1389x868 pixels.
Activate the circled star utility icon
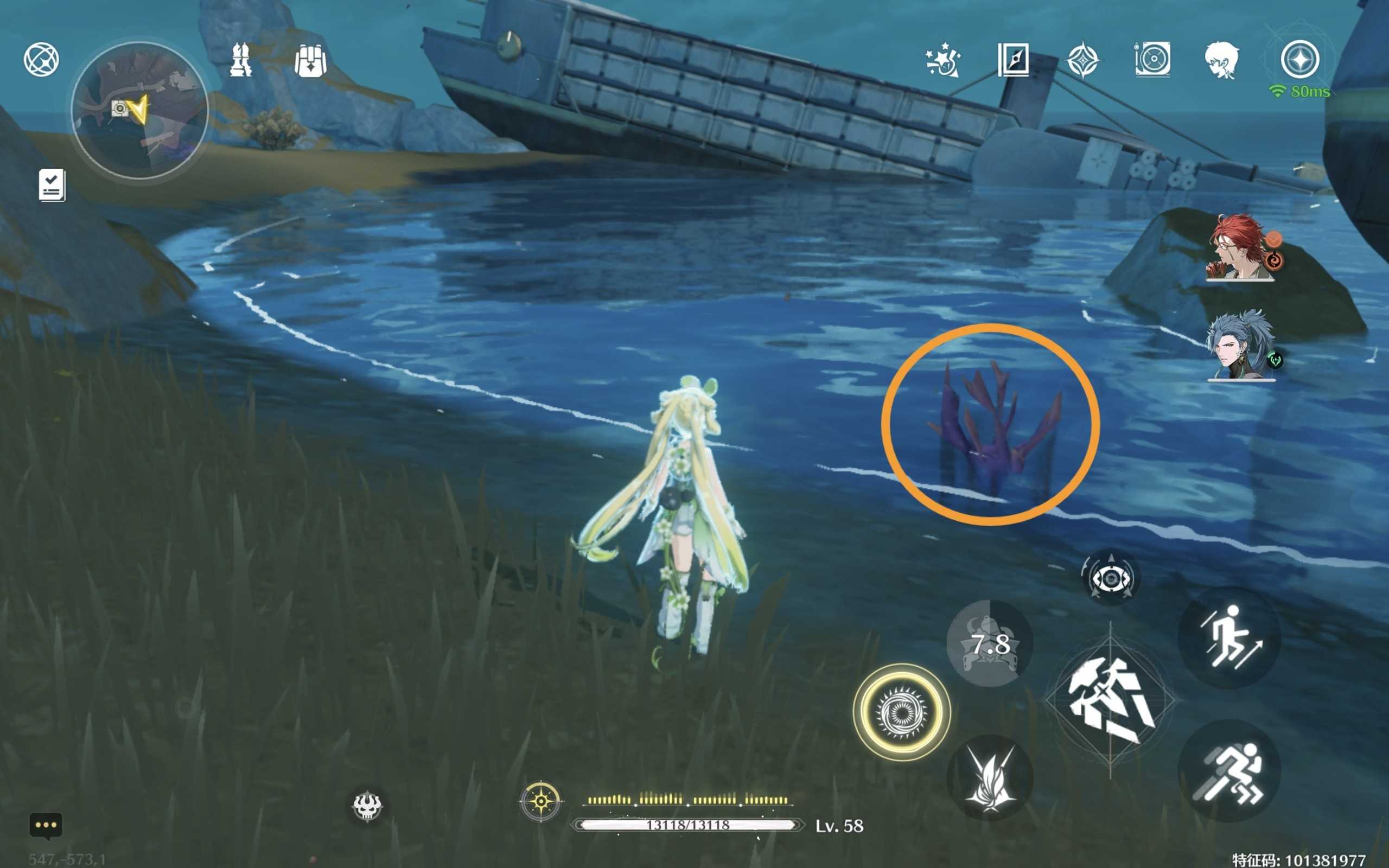[1300, 59]
